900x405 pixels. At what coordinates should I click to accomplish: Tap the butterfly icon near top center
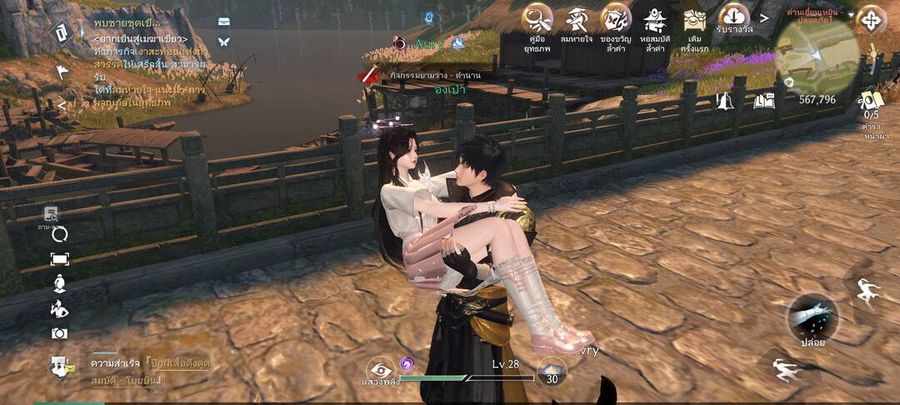(x=224, y=41)
